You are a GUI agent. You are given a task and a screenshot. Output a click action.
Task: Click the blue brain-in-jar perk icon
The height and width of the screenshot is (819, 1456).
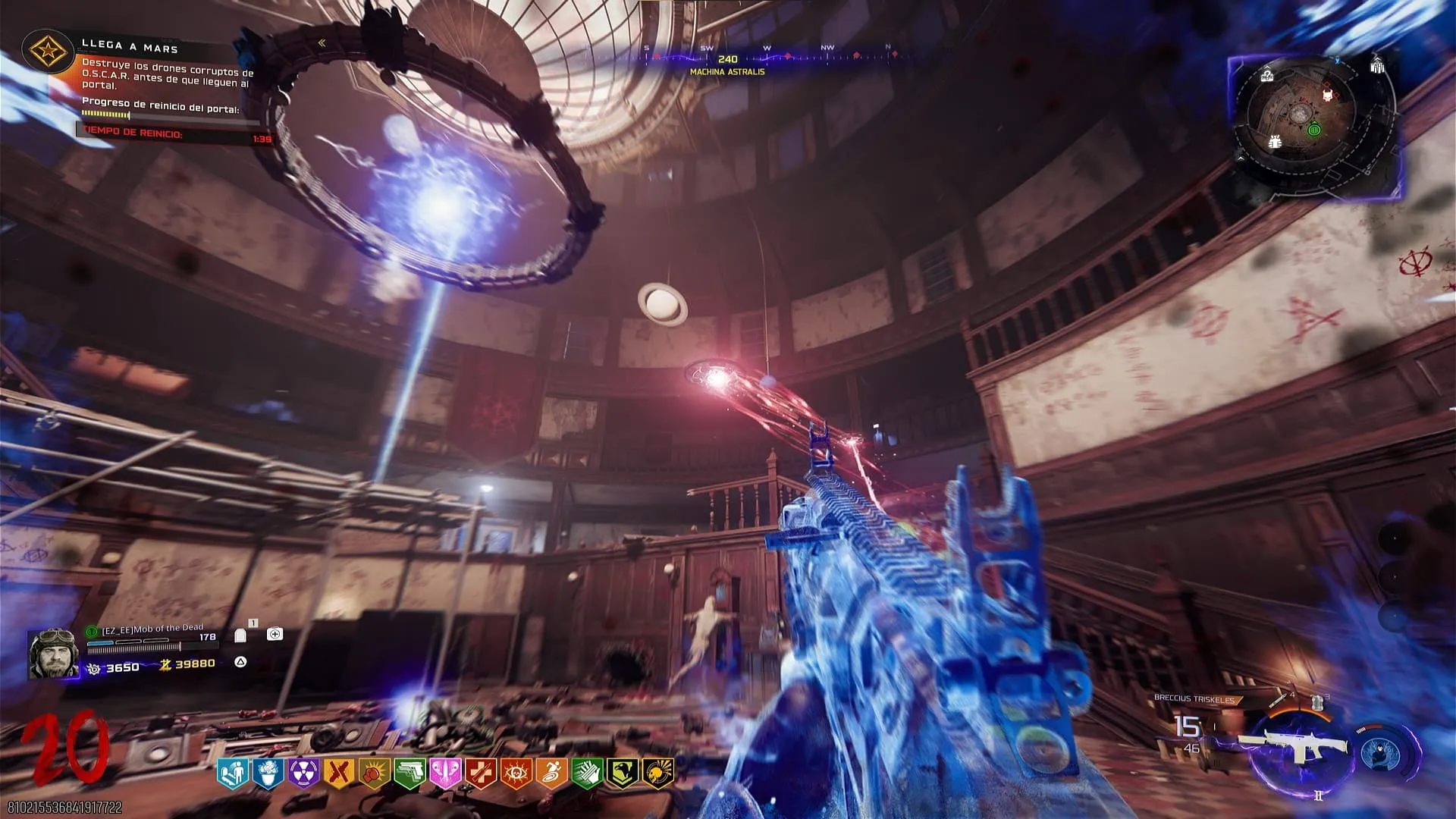tap(268, 773)
